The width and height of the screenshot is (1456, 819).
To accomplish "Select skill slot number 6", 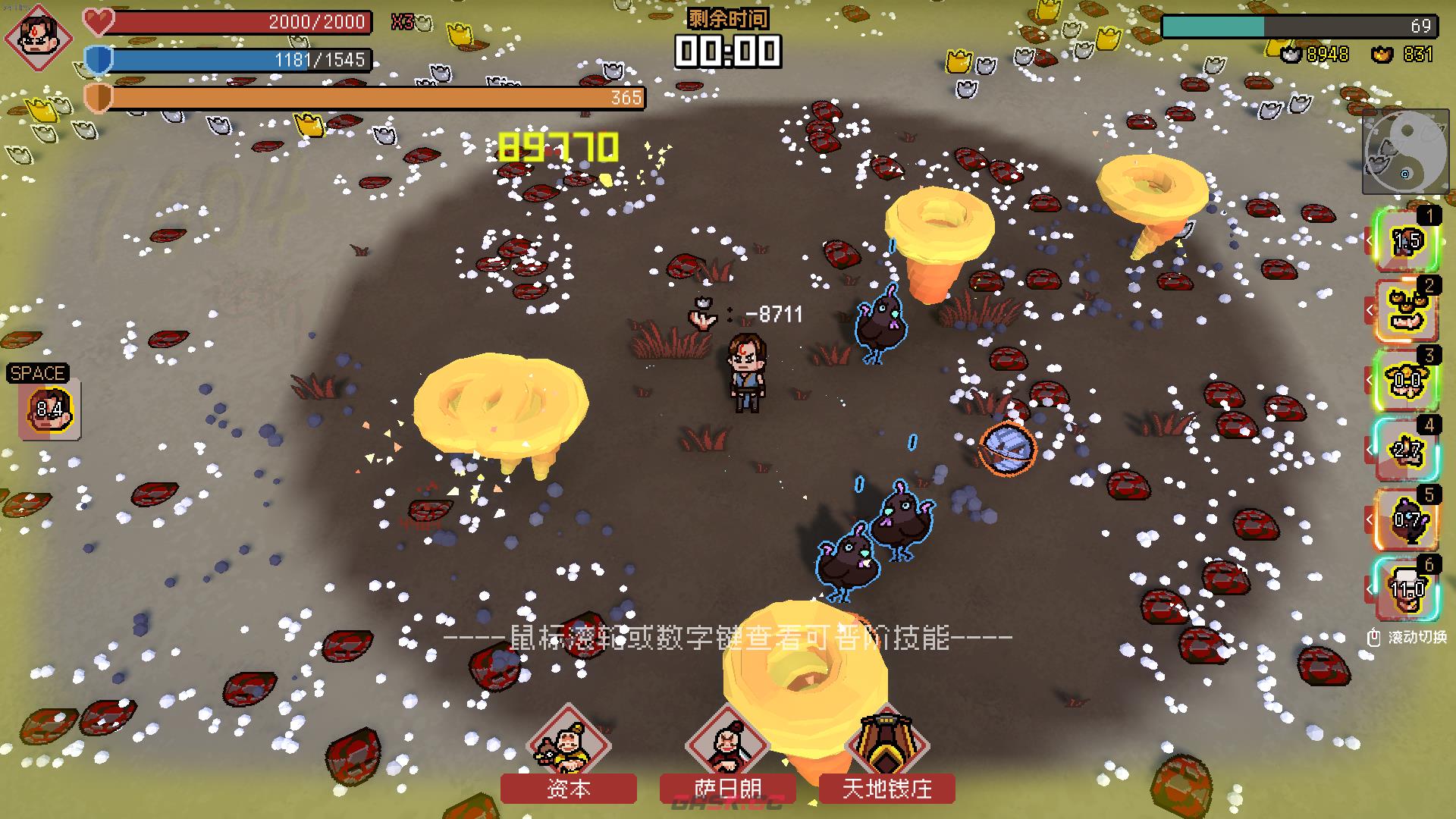I will (1407, 590).
